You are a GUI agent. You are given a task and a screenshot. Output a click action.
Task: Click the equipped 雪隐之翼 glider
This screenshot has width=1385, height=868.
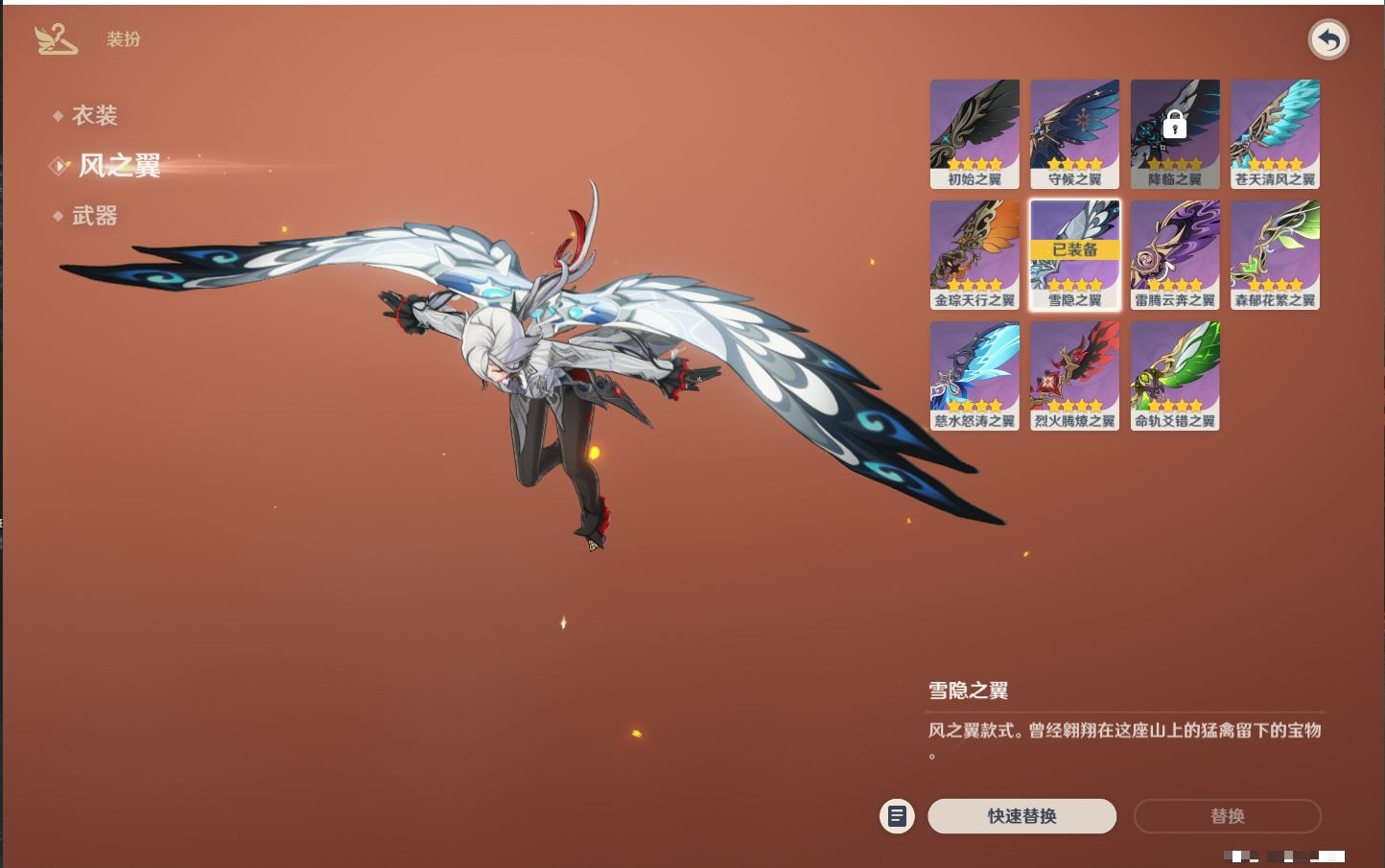1074,254
